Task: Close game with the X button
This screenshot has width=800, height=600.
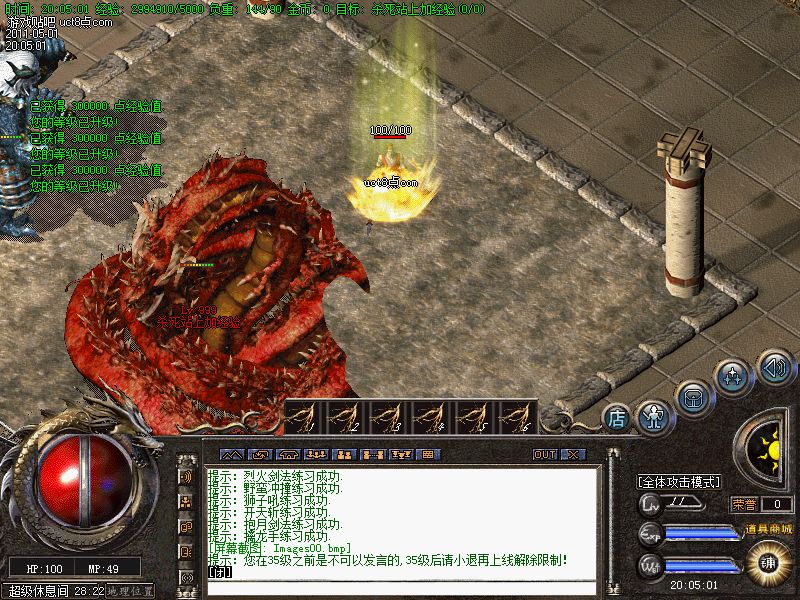Action: 572,454
